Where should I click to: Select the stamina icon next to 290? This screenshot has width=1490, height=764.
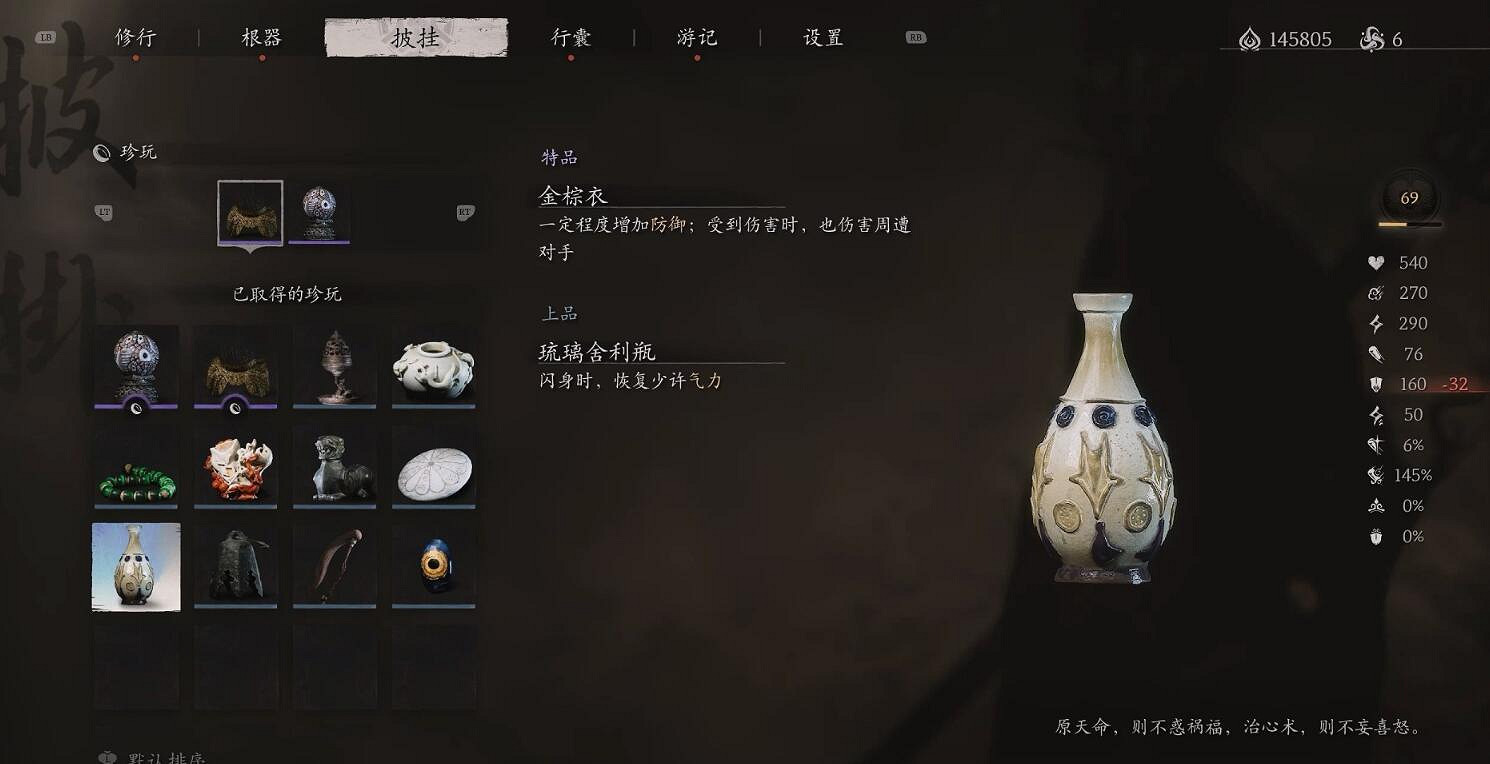click(1375, 323)
